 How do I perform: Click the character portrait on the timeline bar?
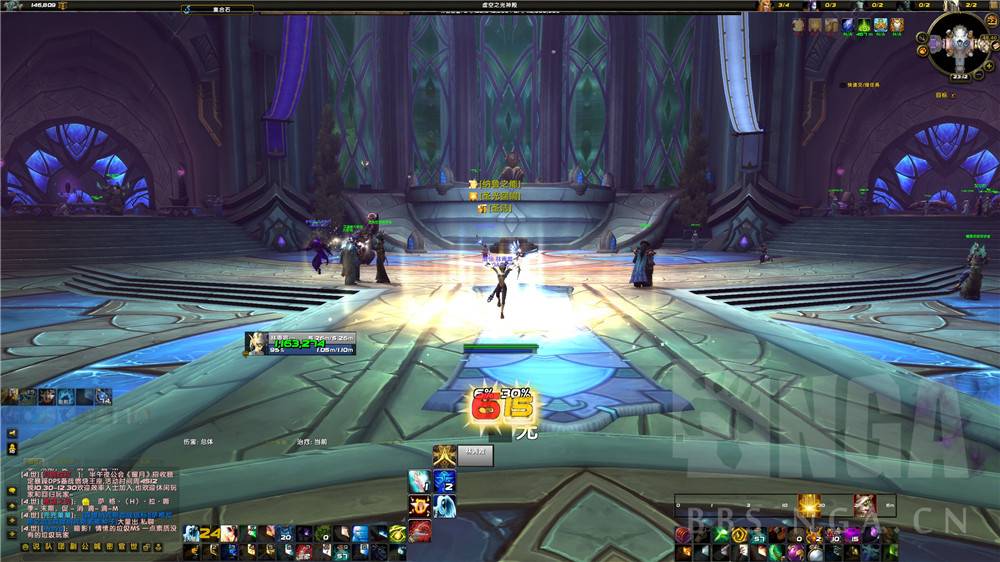863,505
